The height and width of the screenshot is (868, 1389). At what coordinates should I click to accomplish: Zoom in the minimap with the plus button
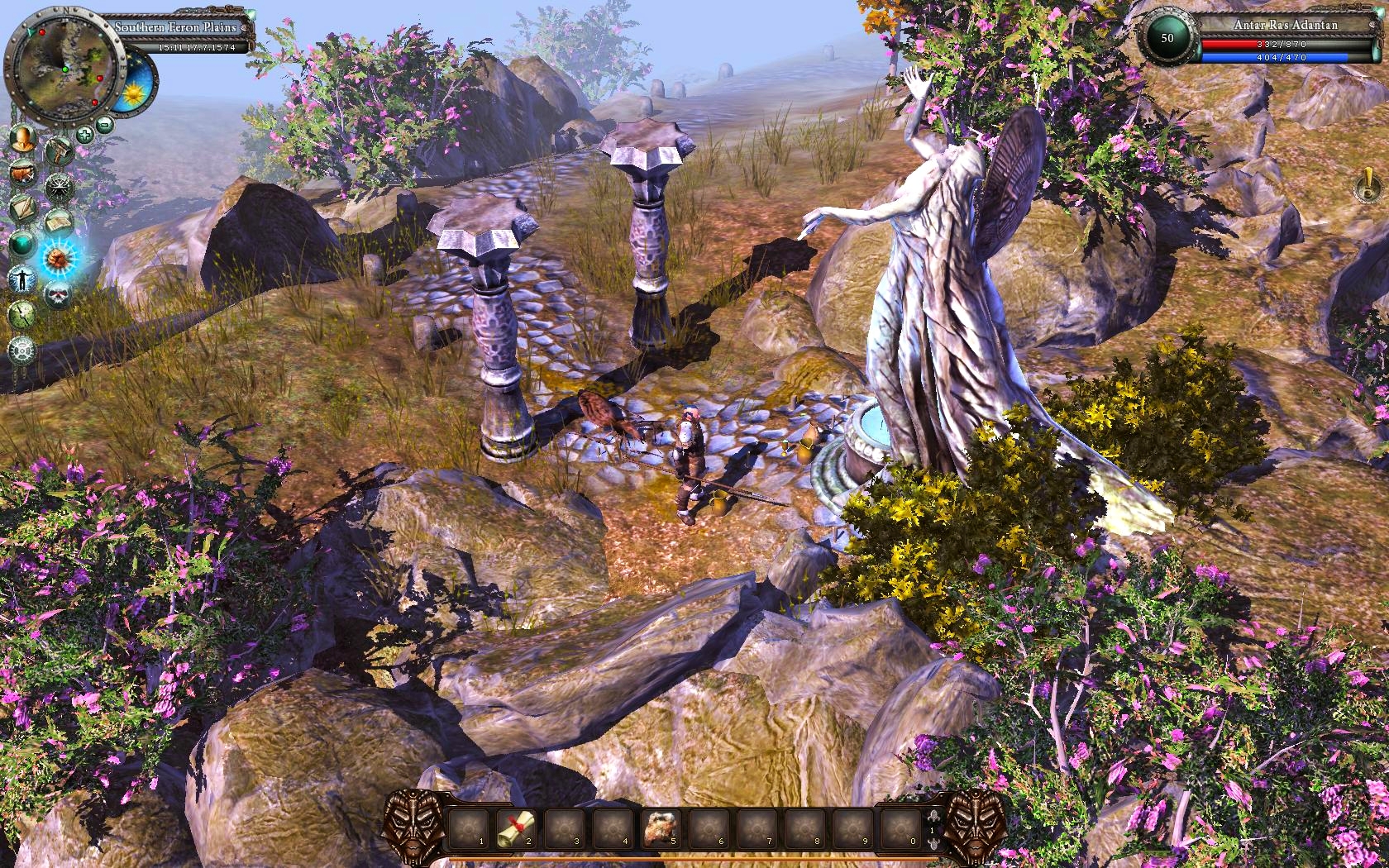coord(85,135)
